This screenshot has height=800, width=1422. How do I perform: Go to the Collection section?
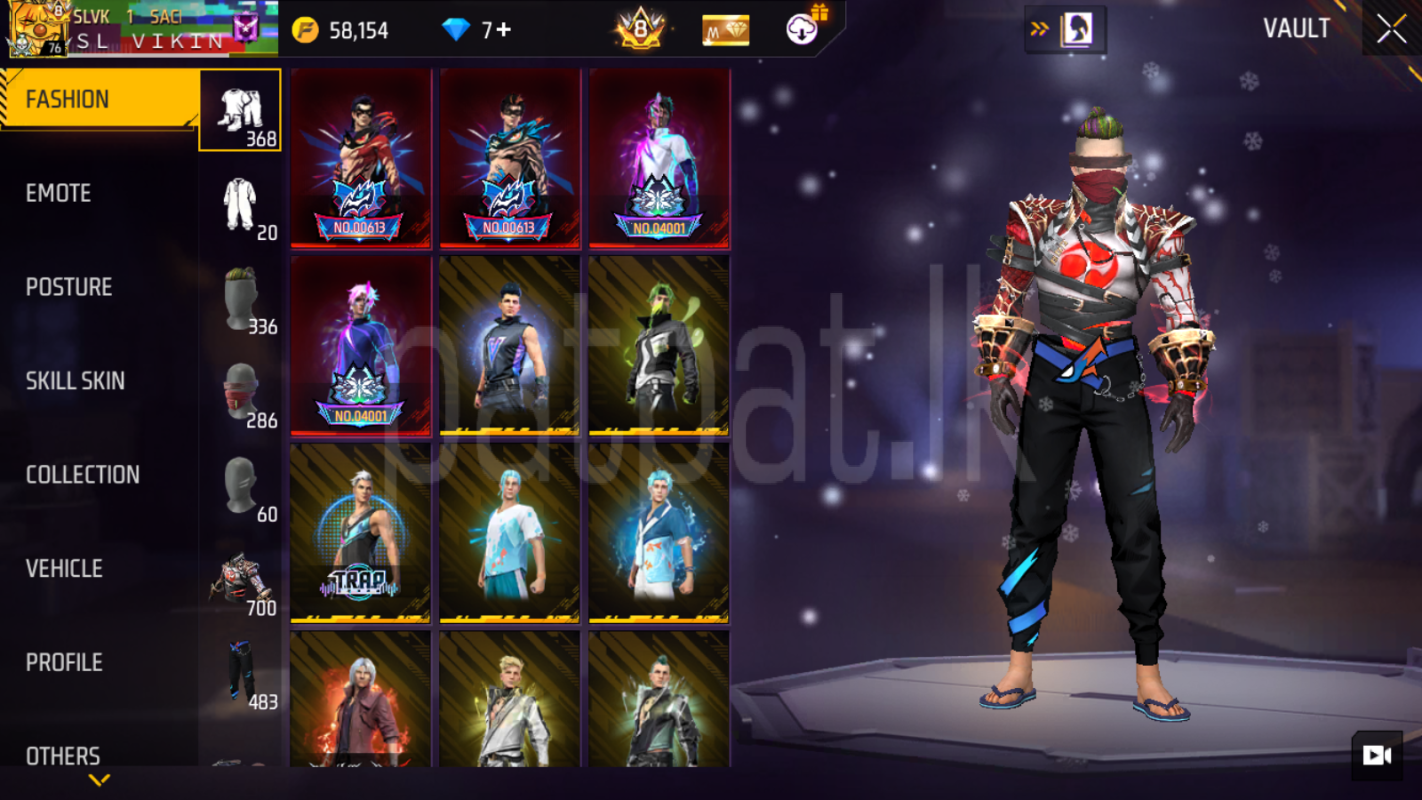pos(82,475)
